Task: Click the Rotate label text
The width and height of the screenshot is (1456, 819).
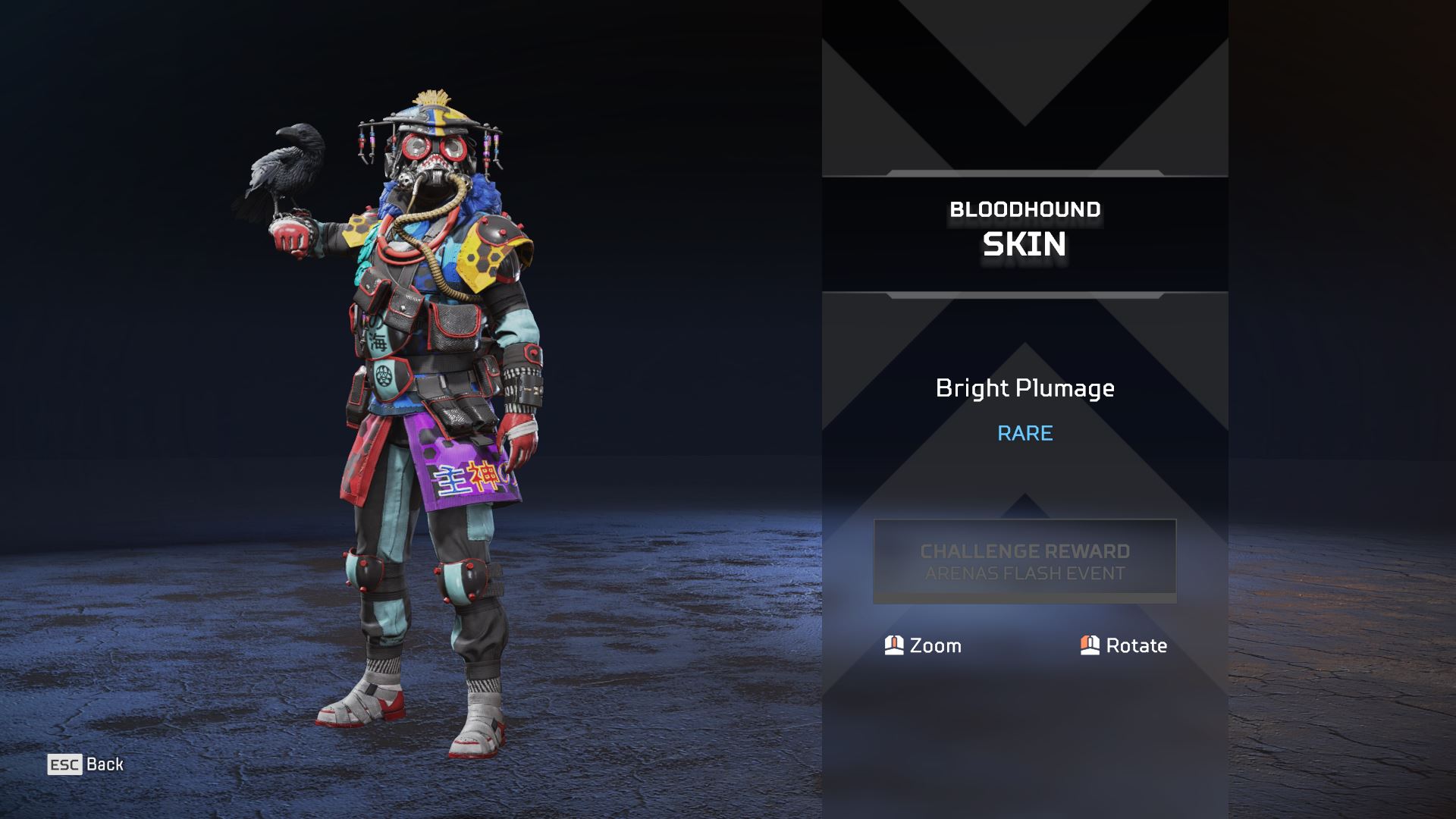Action: coord(1137,646)
